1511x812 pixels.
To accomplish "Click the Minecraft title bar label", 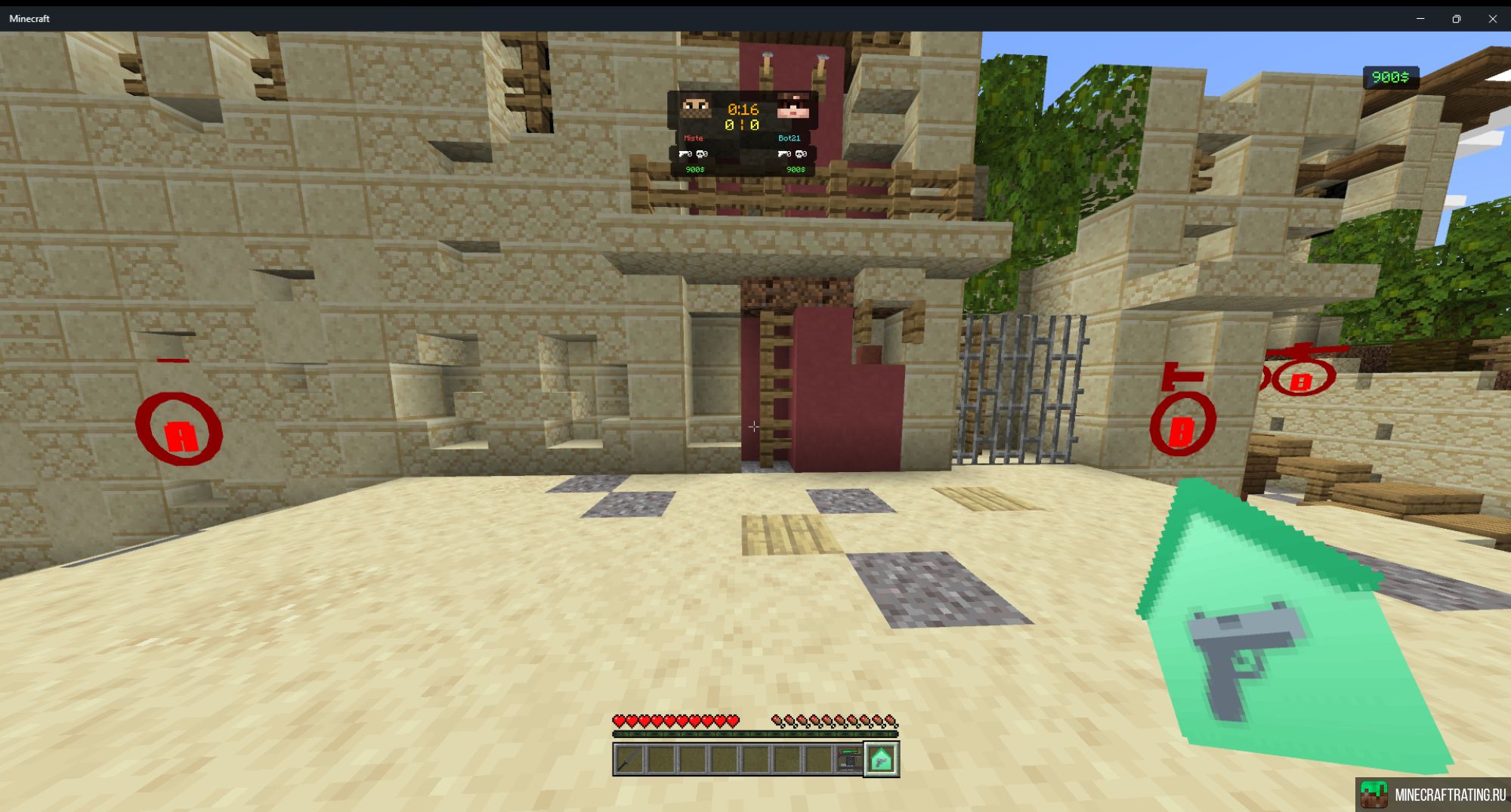I will click(30, 18).
